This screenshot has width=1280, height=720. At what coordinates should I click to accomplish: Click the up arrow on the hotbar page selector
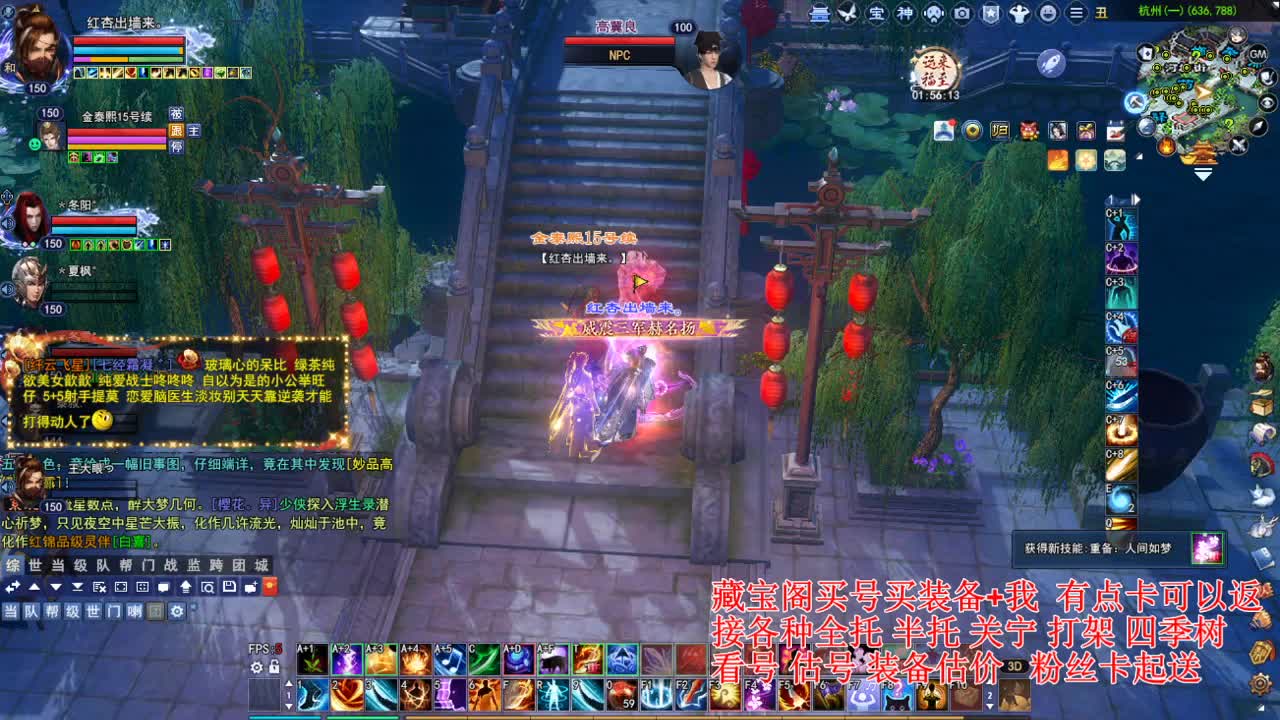289,683
